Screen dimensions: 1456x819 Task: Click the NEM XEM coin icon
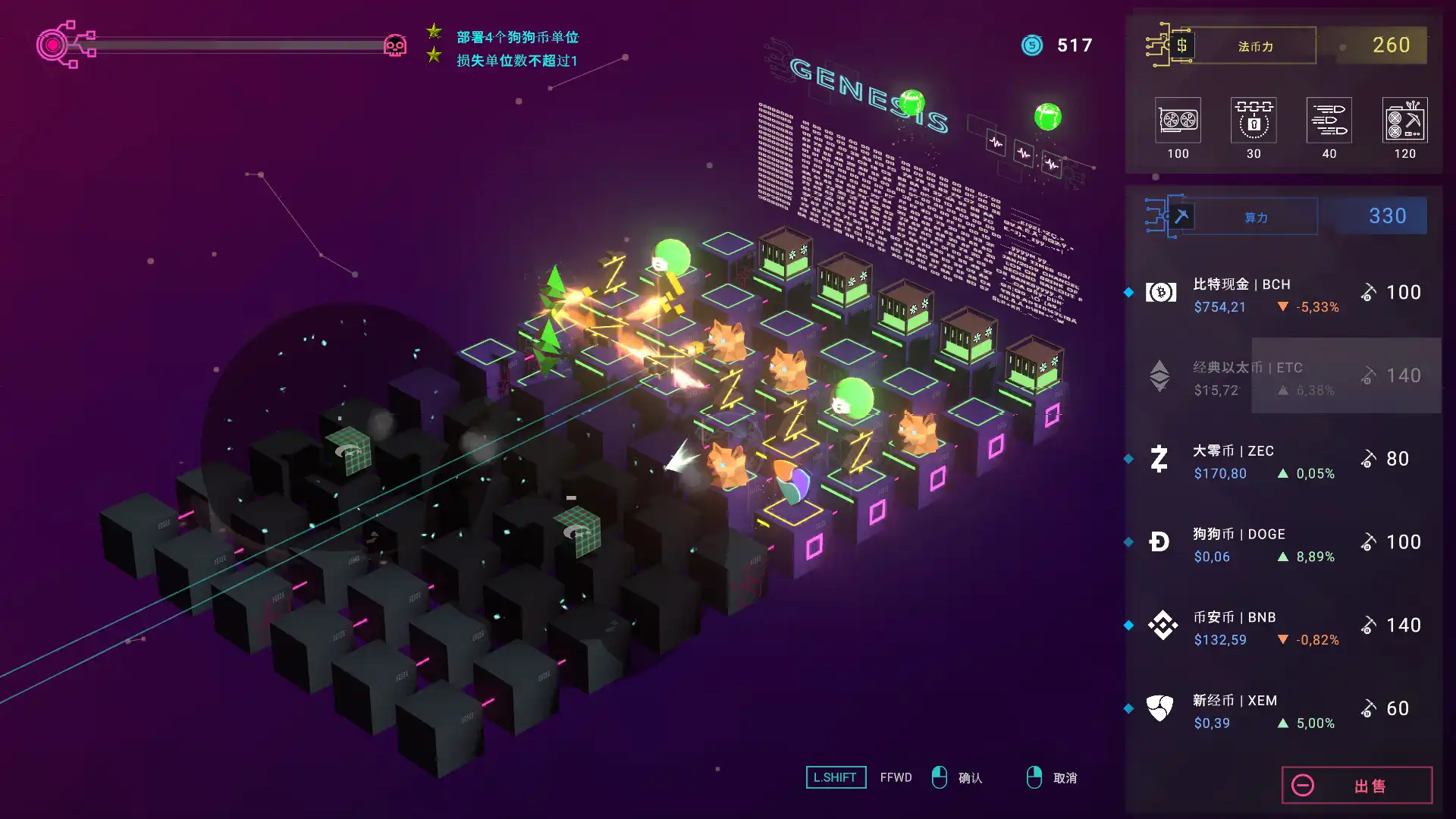(x=1159, y=709)
